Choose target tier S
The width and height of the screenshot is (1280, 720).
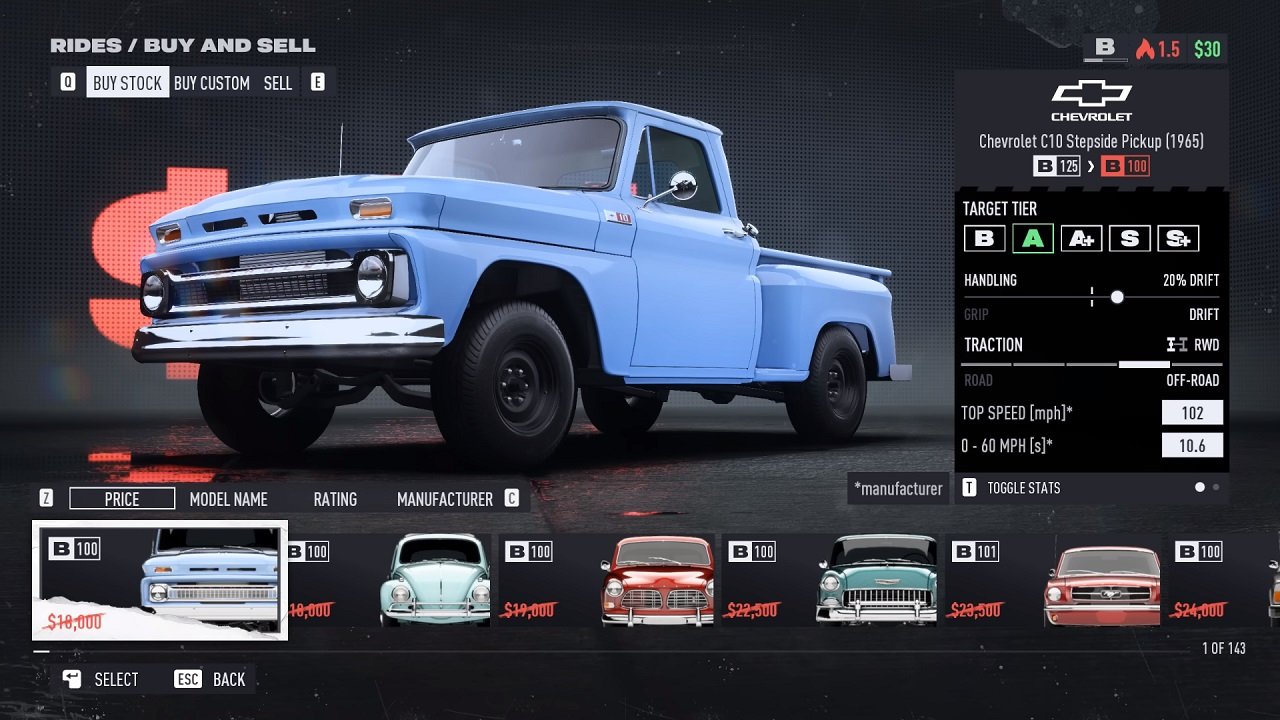(1129, 239)
